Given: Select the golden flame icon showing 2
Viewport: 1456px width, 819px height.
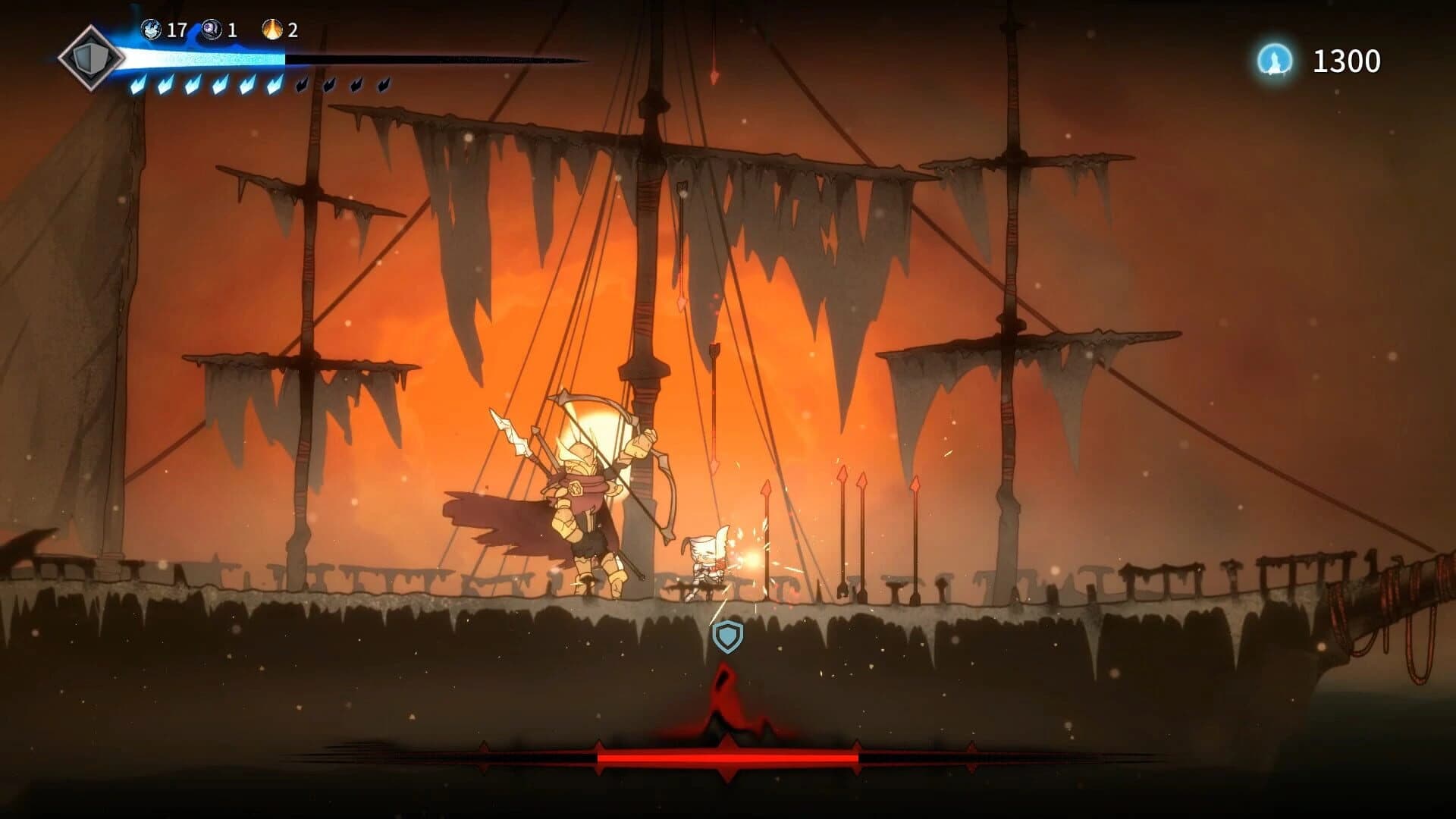Looking at the screenshot, I should [x=272, y=30].
